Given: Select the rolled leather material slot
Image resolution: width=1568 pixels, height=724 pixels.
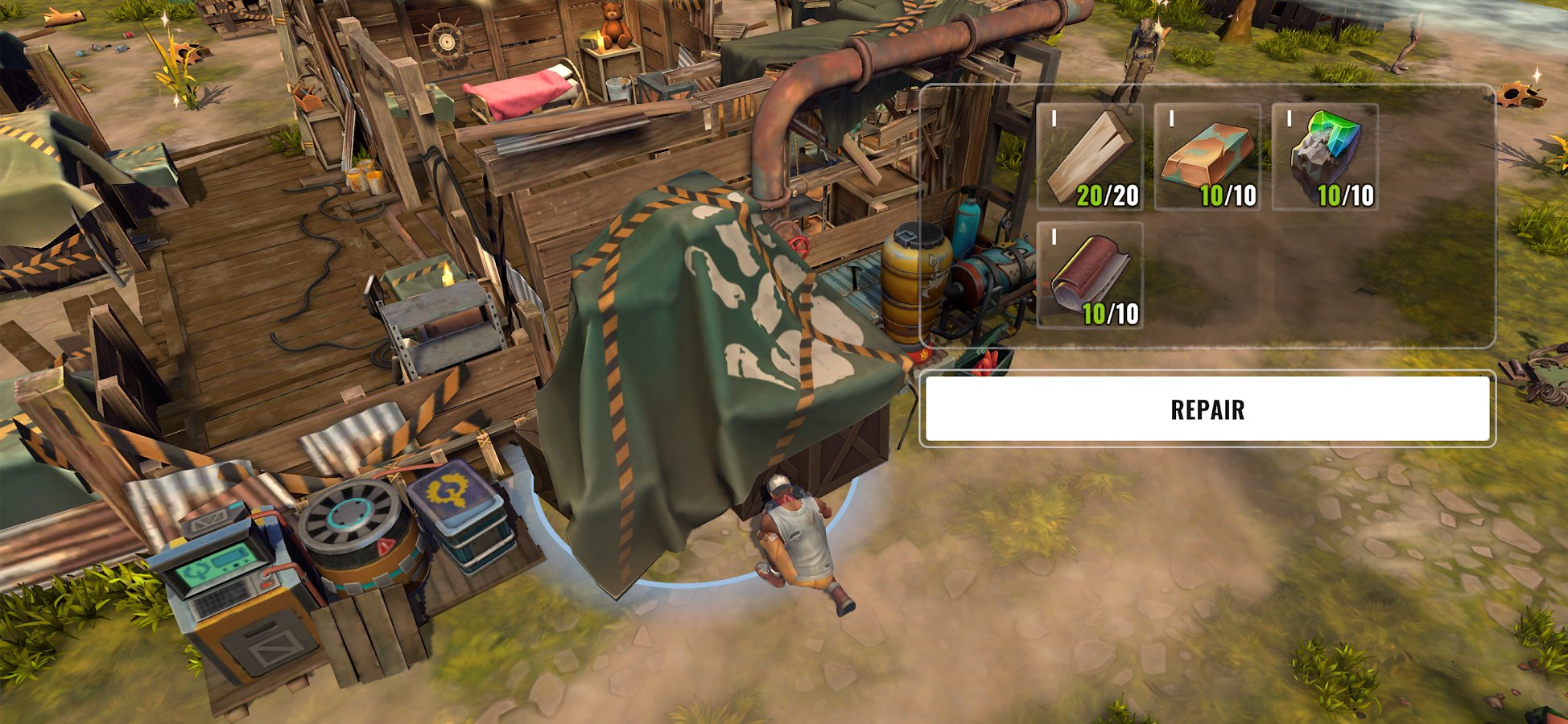Looking at the screenshot, I should coord(1090,276).
